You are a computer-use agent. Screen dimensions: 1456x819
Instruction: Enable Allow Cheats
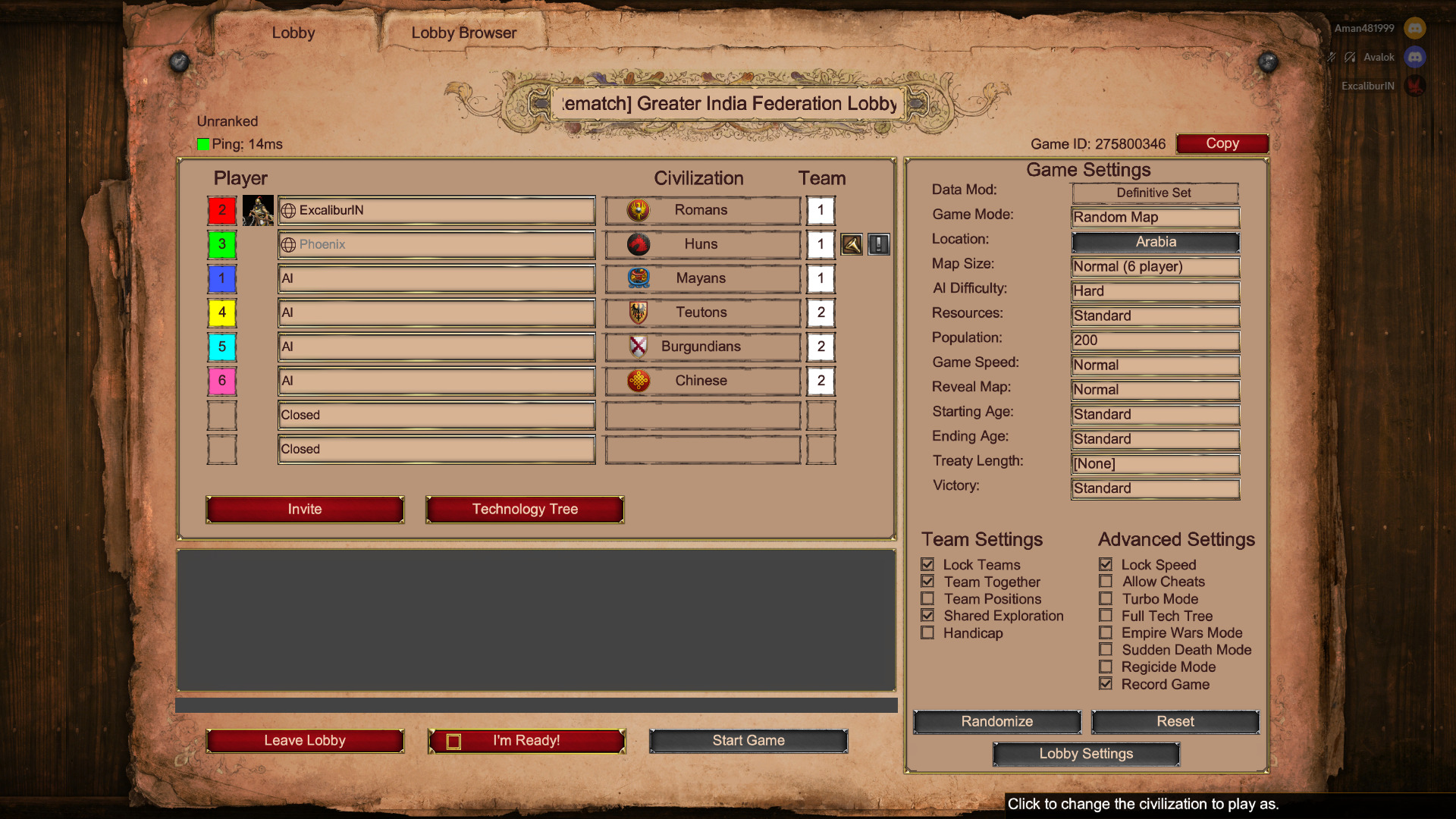(x=1106, y=582)
